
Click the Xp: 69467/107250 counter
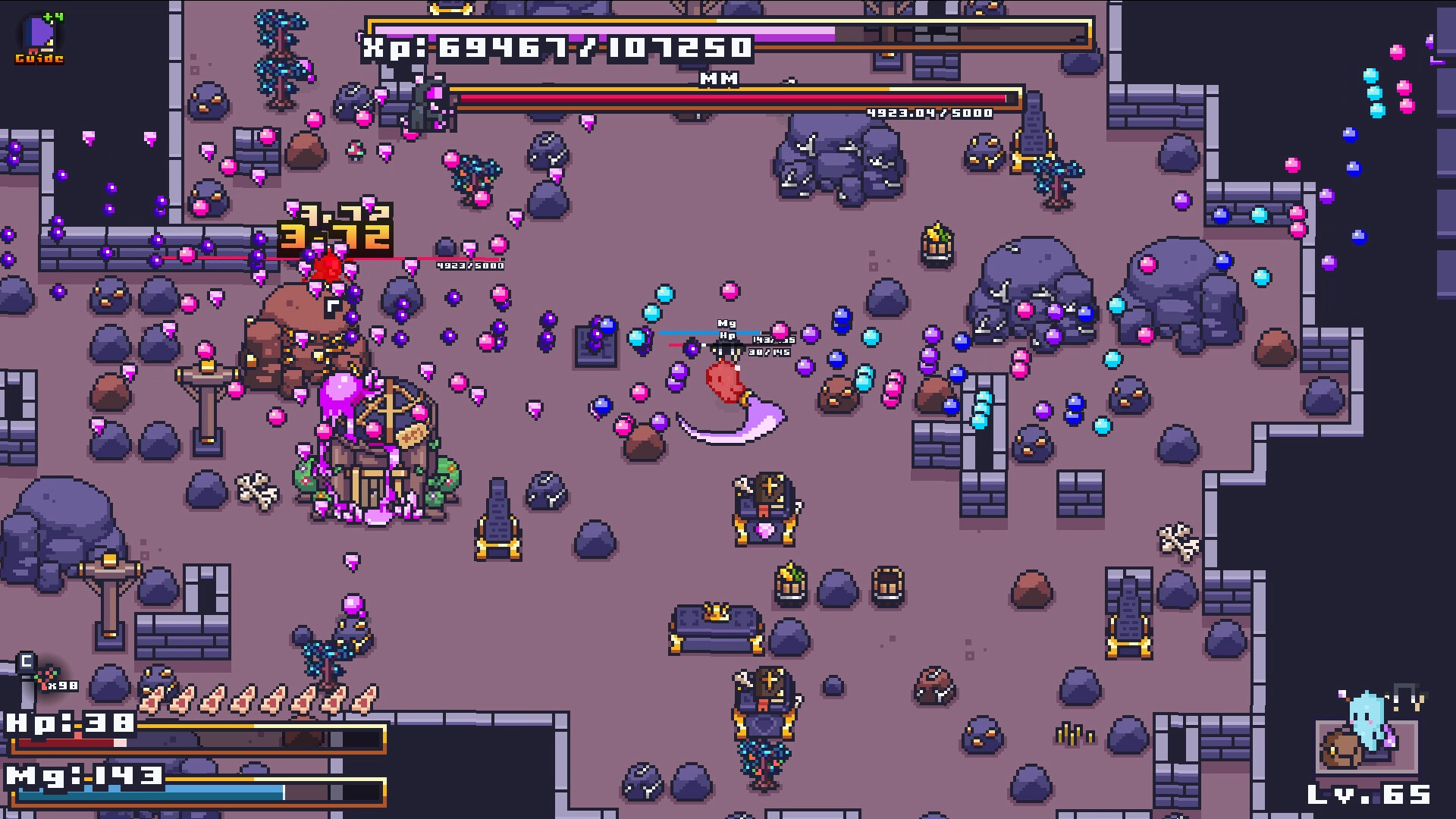click(x=556, y=48)
